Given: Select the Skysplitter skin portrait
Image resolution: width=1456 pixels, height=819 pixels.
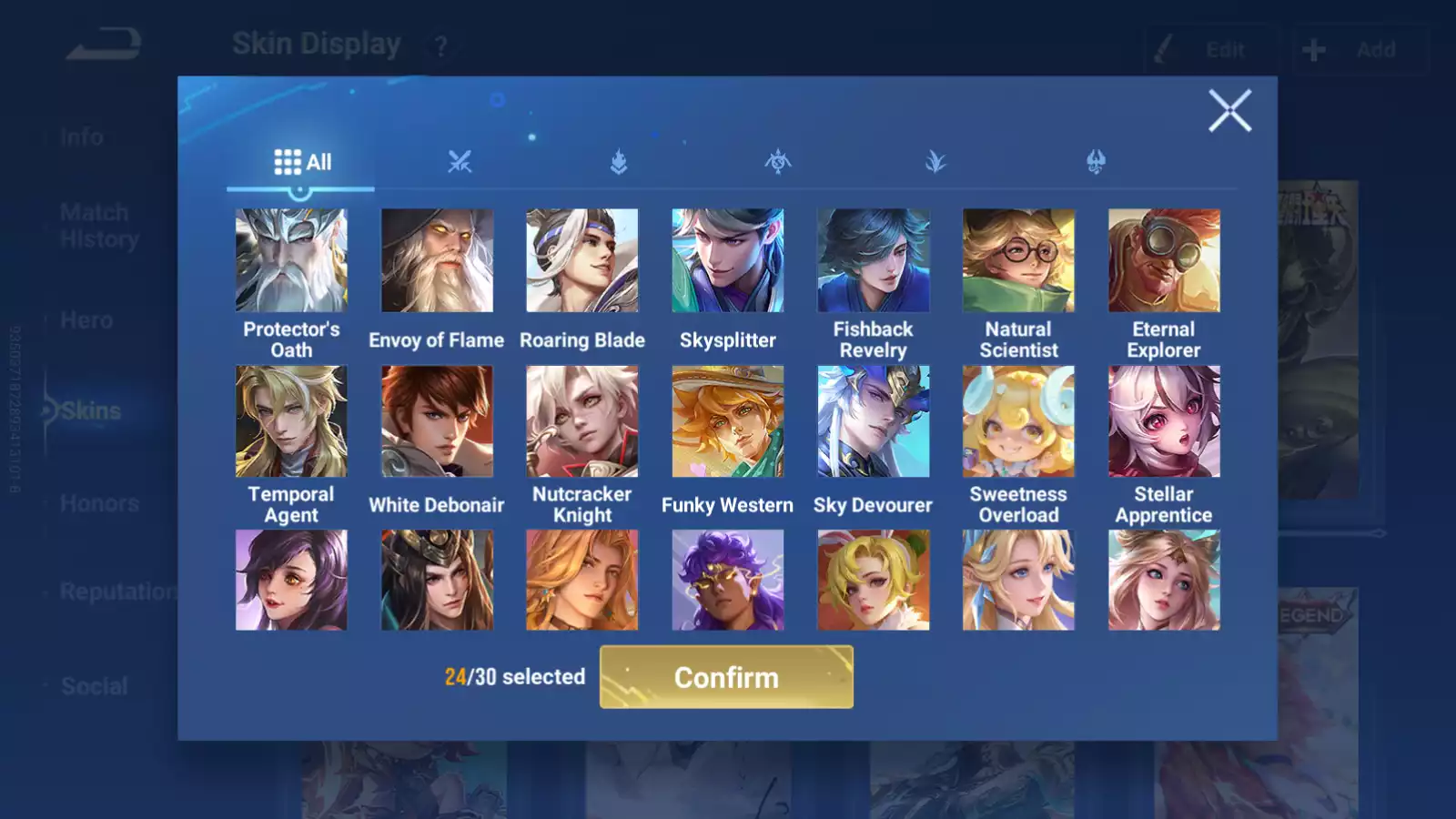Looking at the screenshot, I should (728, 261).
